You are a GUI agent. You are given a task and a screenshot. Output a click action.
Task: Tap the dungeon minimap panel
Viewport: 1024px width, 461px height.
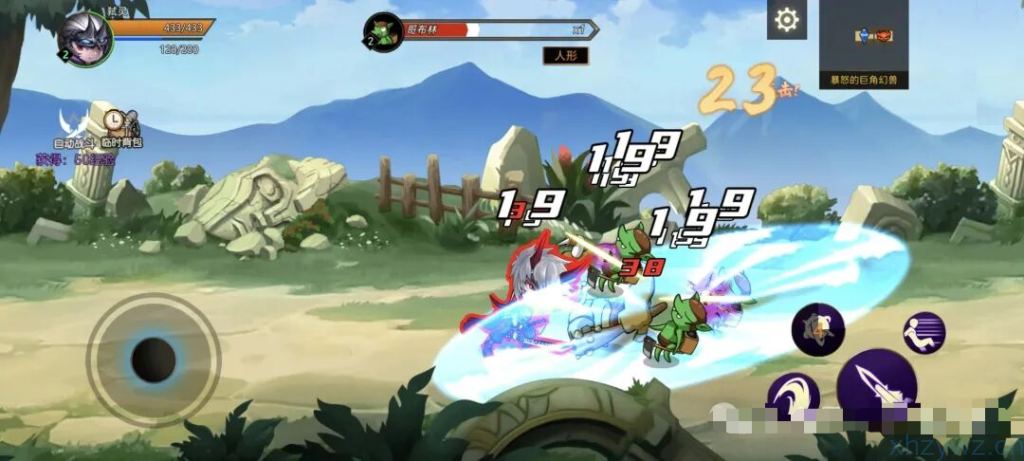point(863,42)
